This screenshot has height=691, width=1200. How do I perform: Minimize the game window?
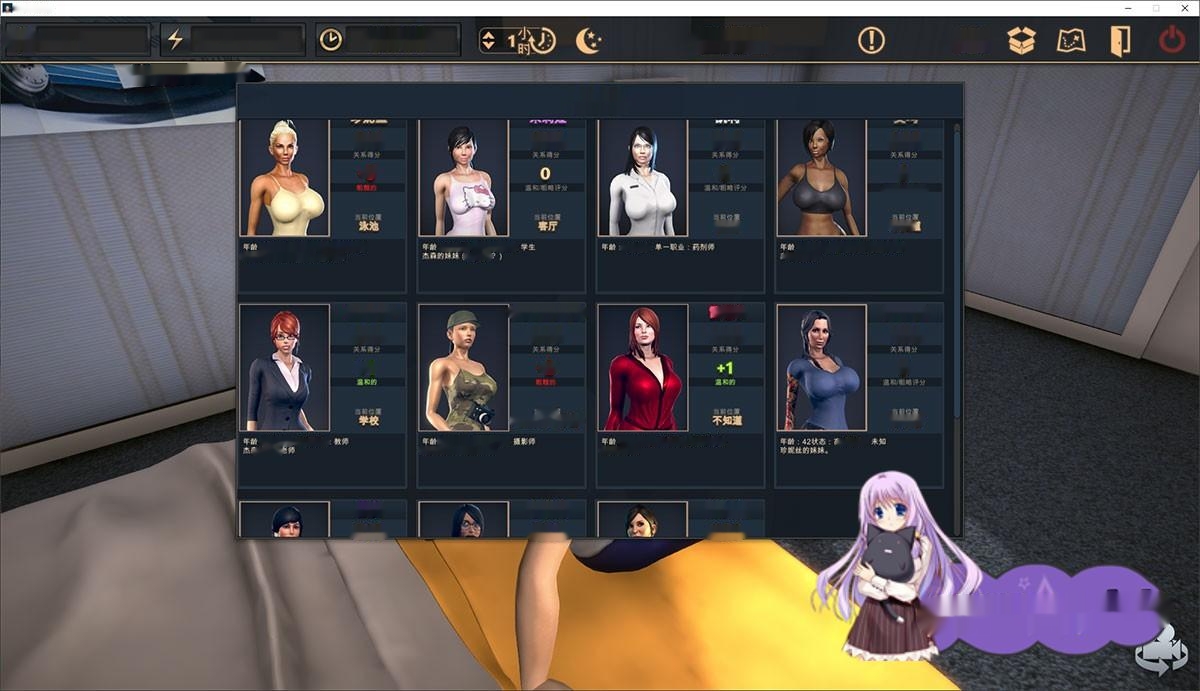pyautogui.click(x=1129, y=8)
